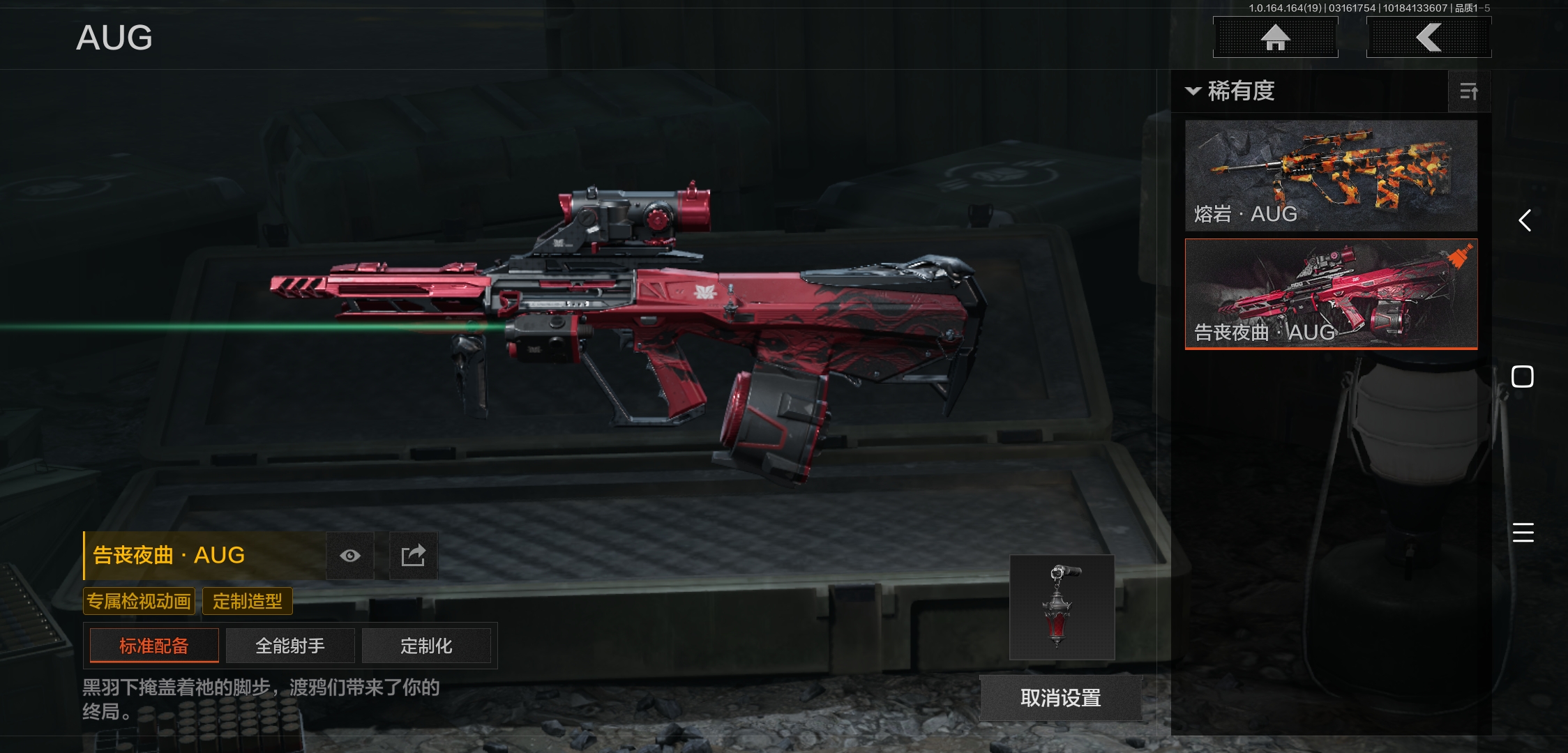Switch to the 定制化 tab
The width and height of the screenshot is (1568, 753).
(x=426, y=646)
